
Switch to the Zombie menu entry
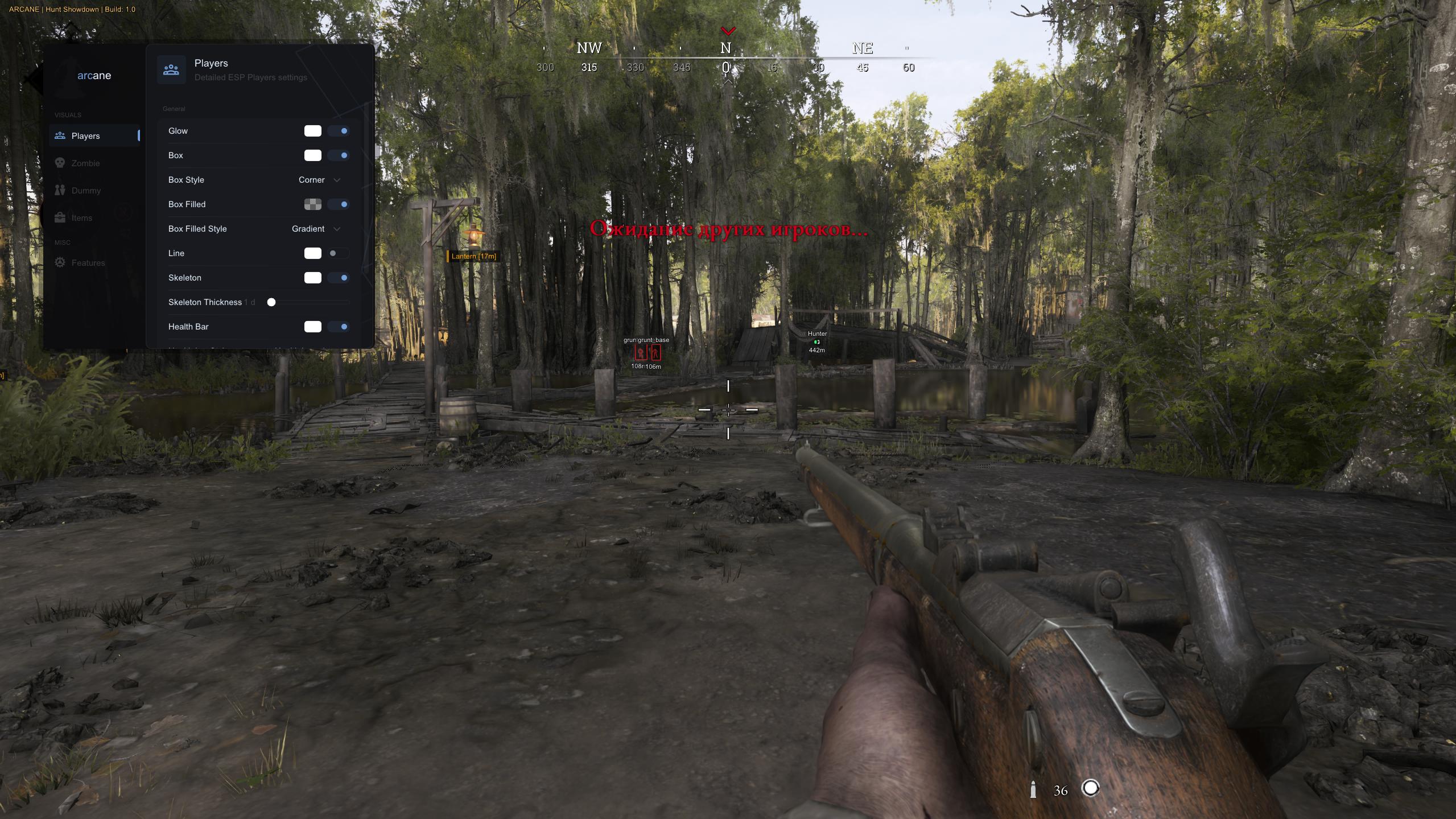pyautogui.click(x=85, y=163)
